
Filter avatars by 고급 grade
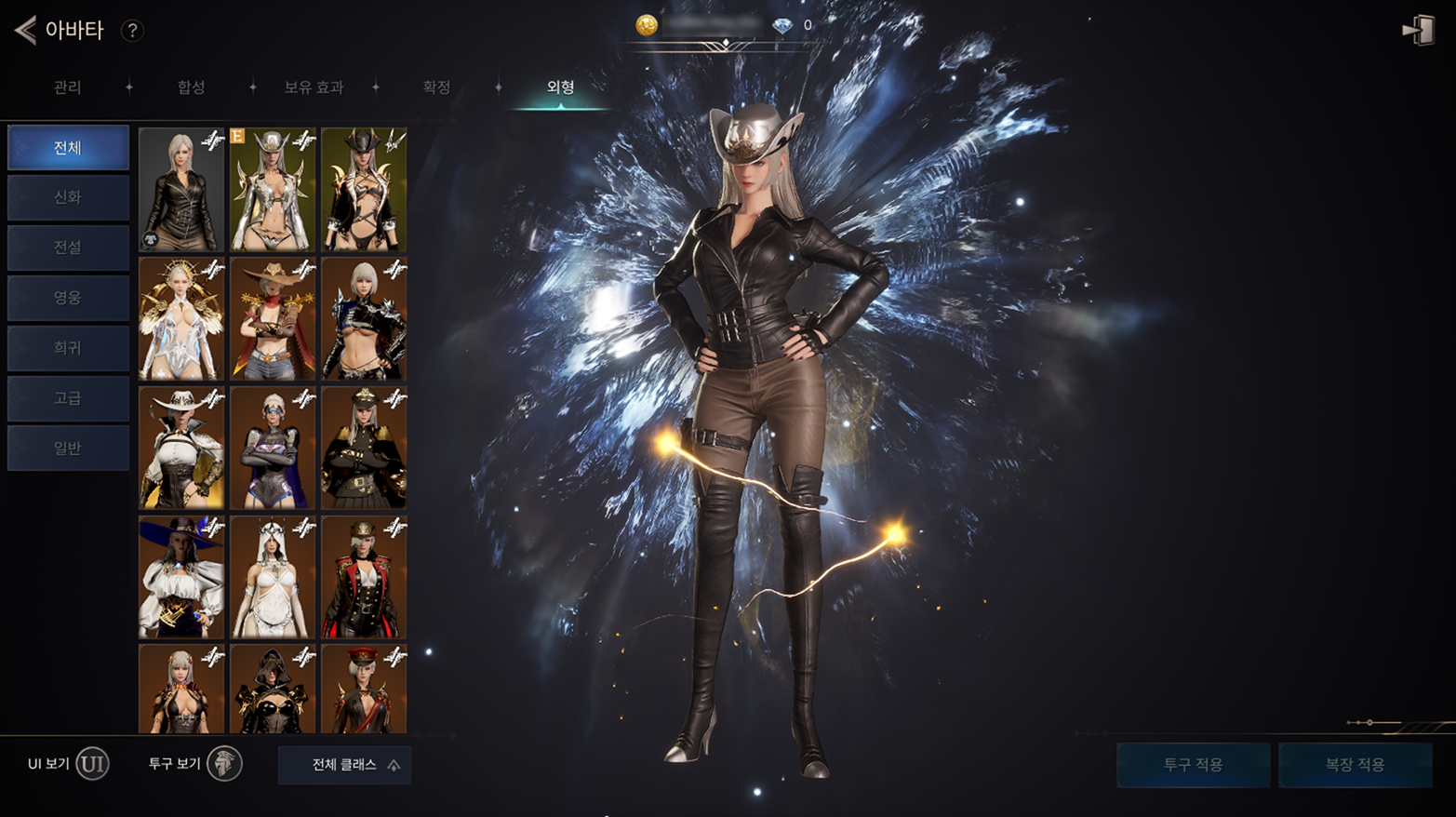[68, 398]
